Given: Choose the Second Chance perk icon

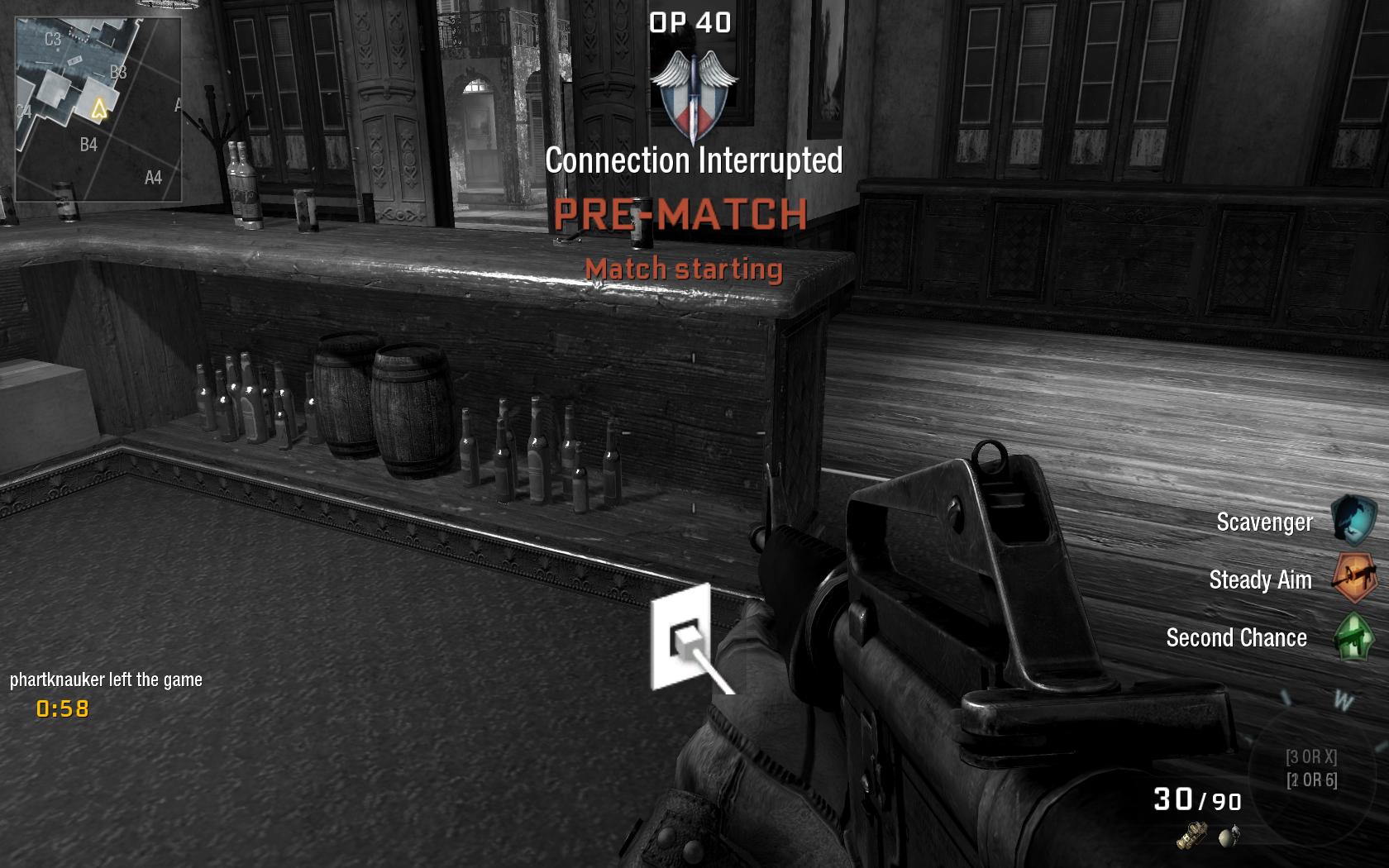Looking at the screenshot, I should click(1354, 637).
